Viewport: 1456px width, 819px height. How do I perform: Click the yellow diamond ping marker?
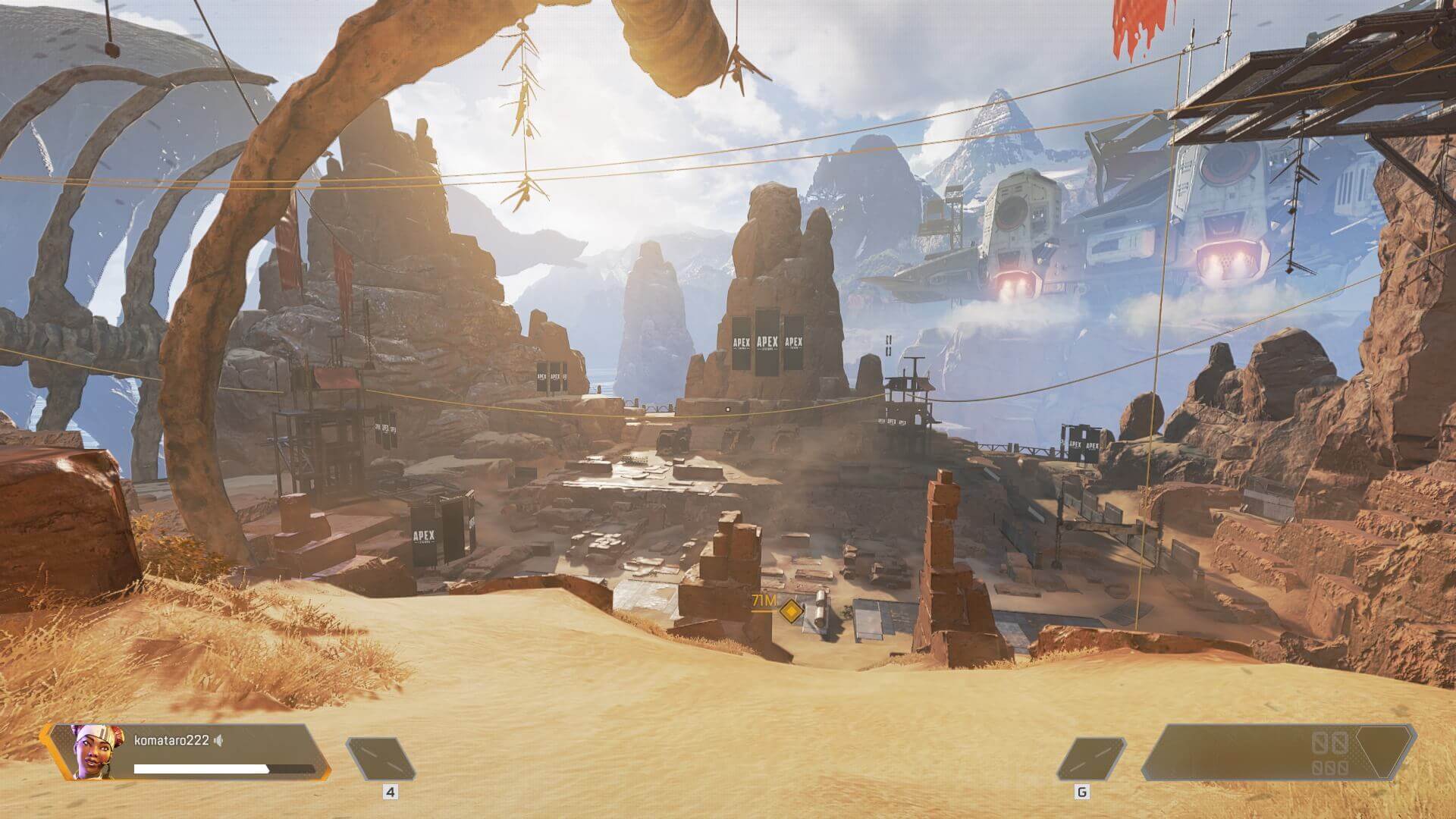pyautogui.click(x=792, y=610)
